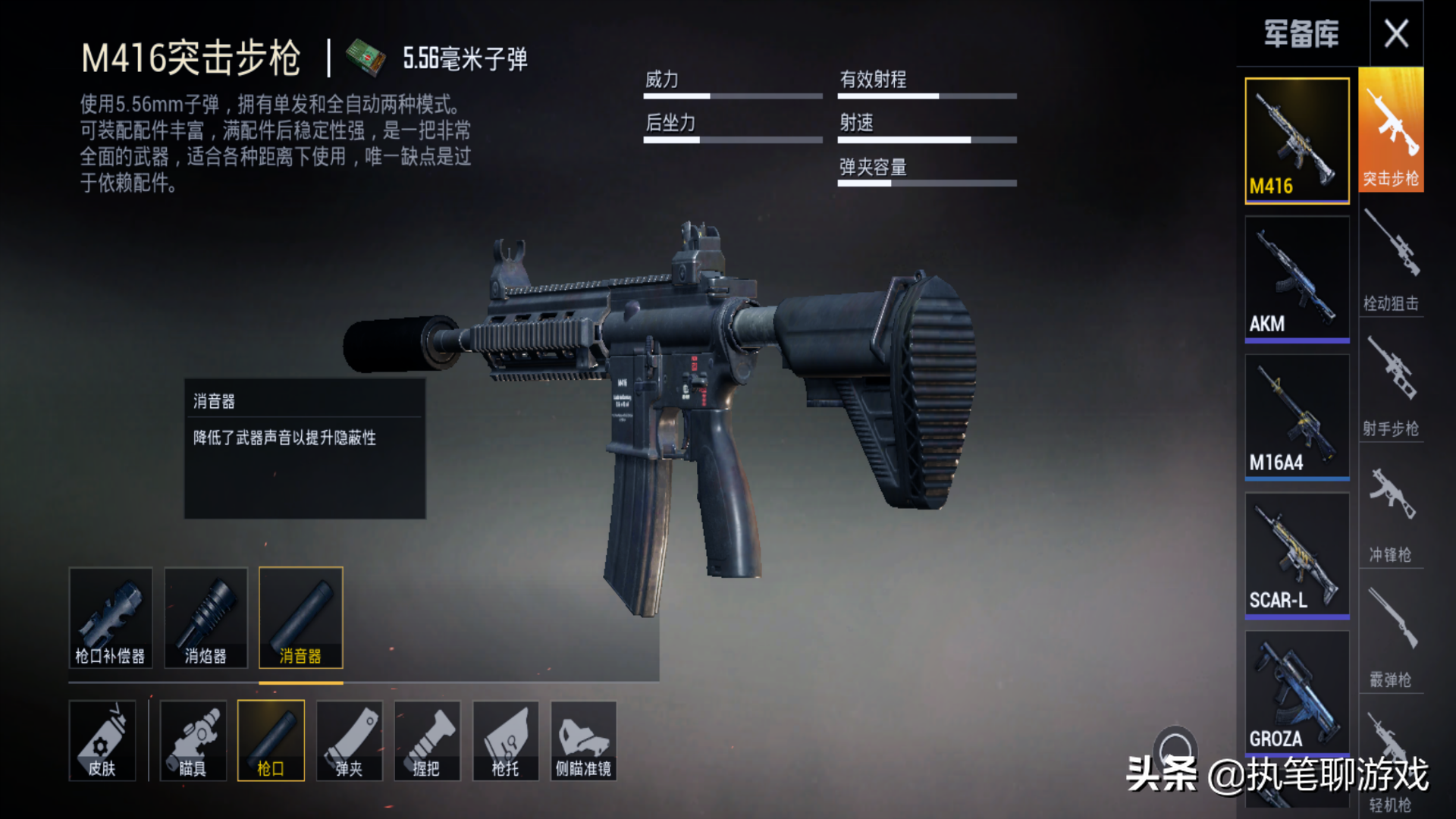This screenshot has width=1456, height=819.
Task: Select the SCAR-L weapon card
Action: [x=1297, y=554]
